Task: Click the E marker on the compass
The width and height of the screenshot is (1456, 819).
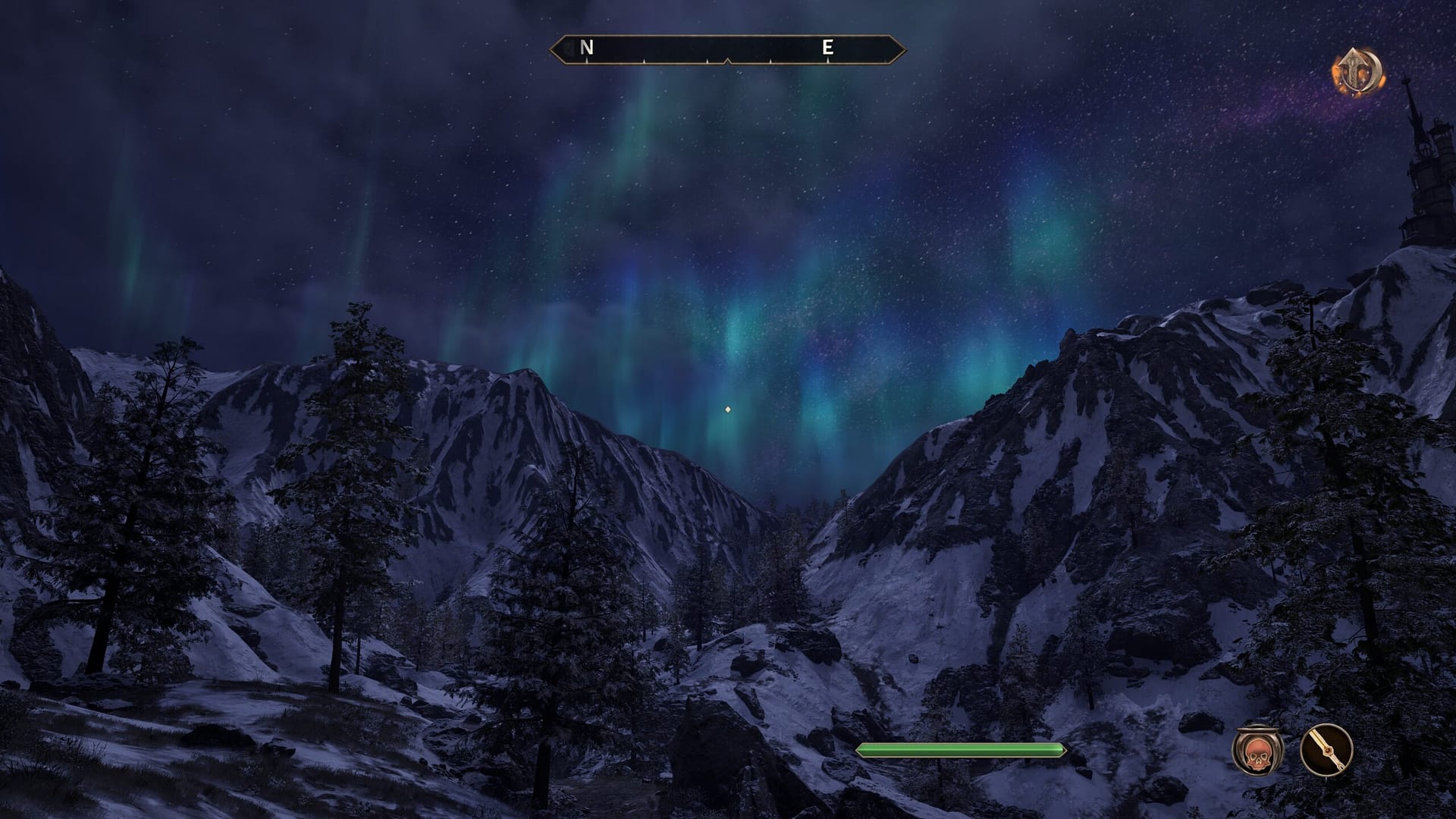Action: pyautogui.click(x=828, y=48)
